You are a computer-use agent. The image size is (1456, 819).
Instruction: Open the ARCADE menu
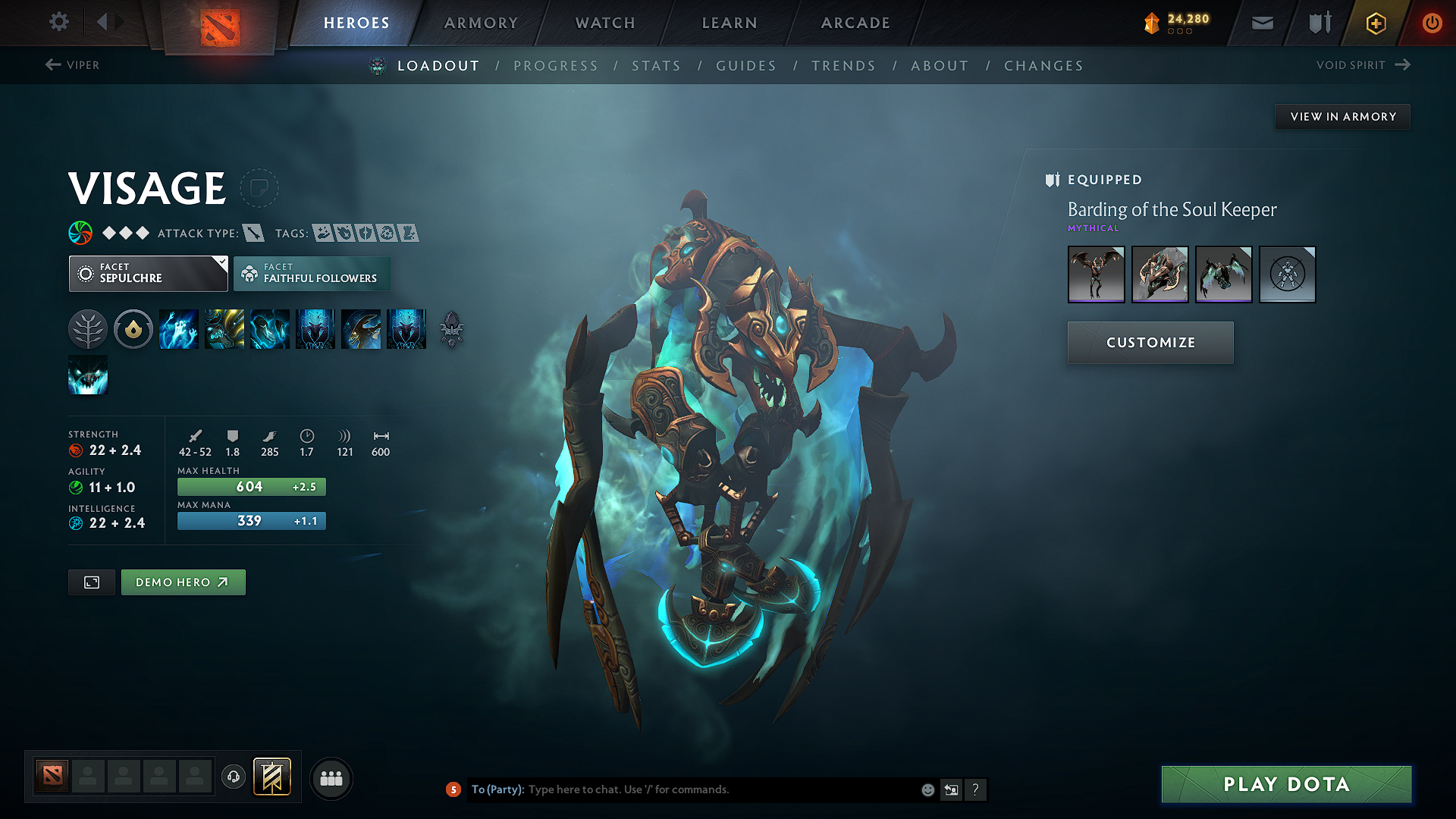(855, 23)
